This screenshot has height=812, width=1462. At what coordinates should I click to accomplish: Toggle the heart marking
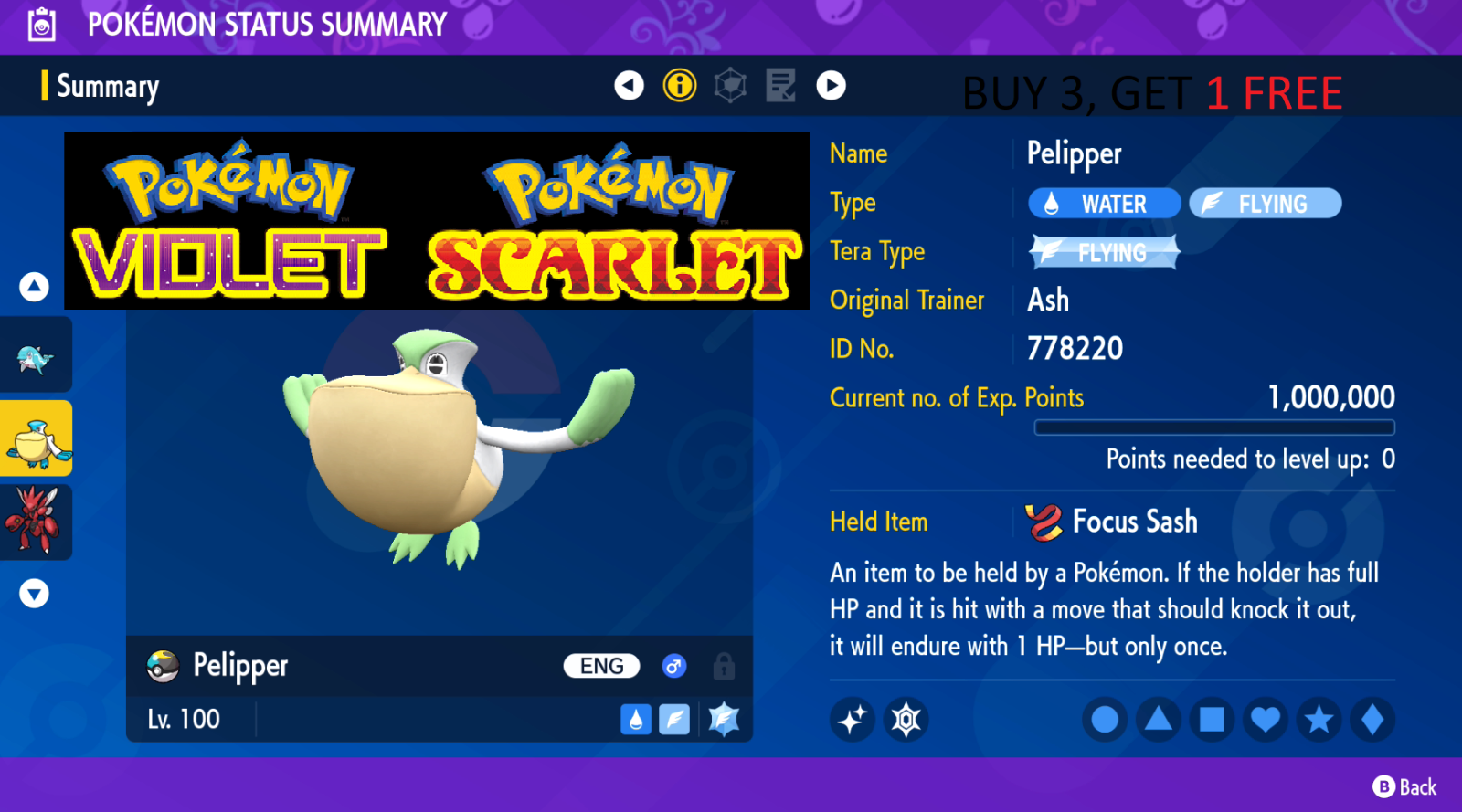1265,719
